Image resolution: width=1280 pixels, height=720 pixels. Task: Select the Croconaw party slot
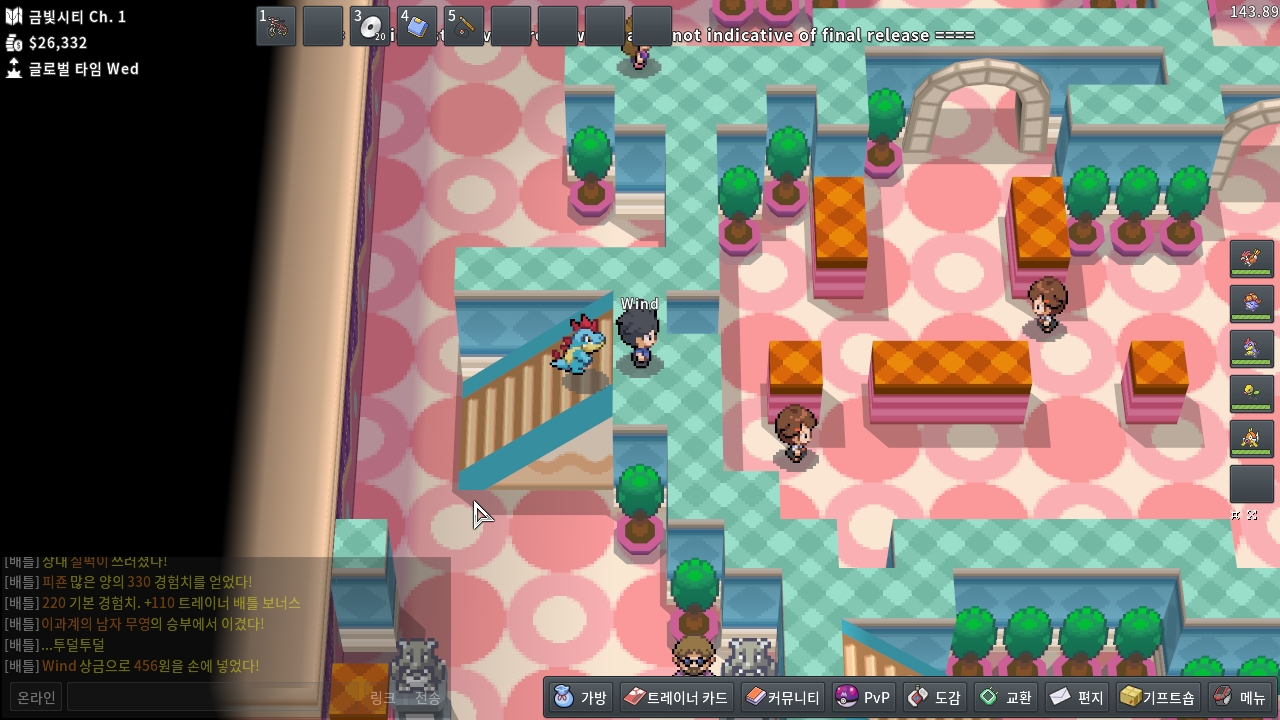tap(1251, 349)
